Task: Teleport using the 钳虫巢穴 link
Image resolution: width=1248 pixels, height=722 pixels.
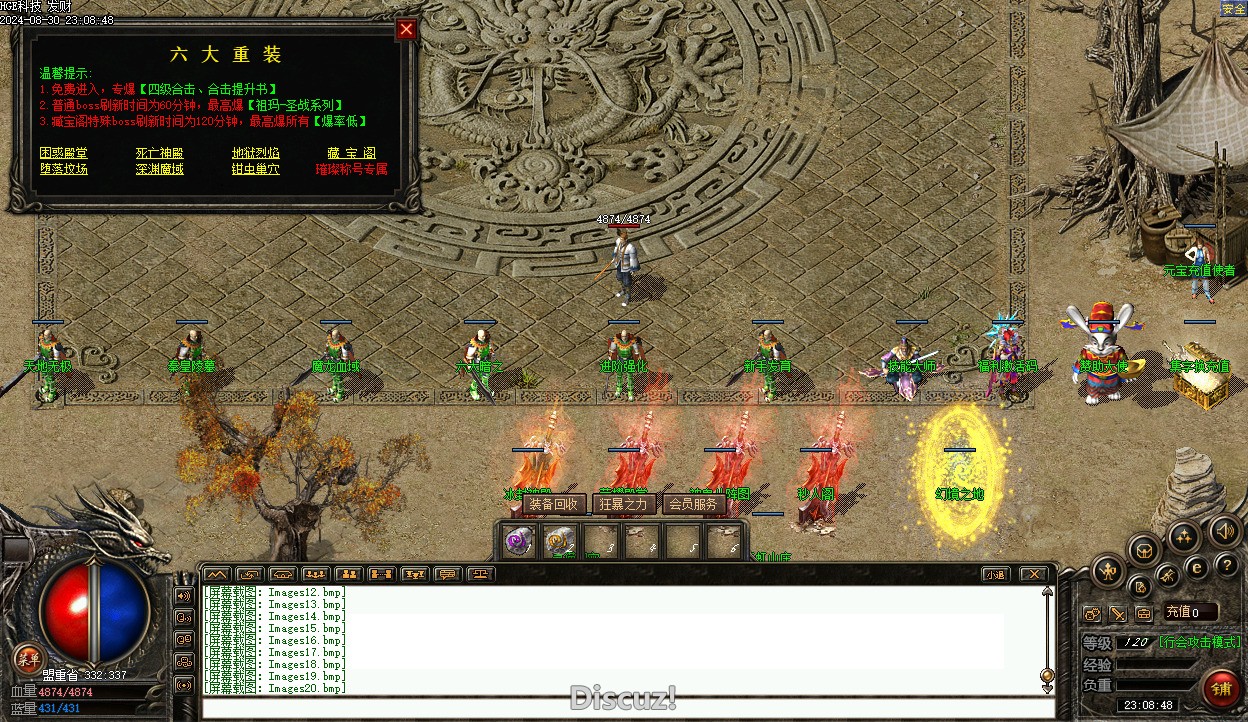Action: tap(255, 169)
